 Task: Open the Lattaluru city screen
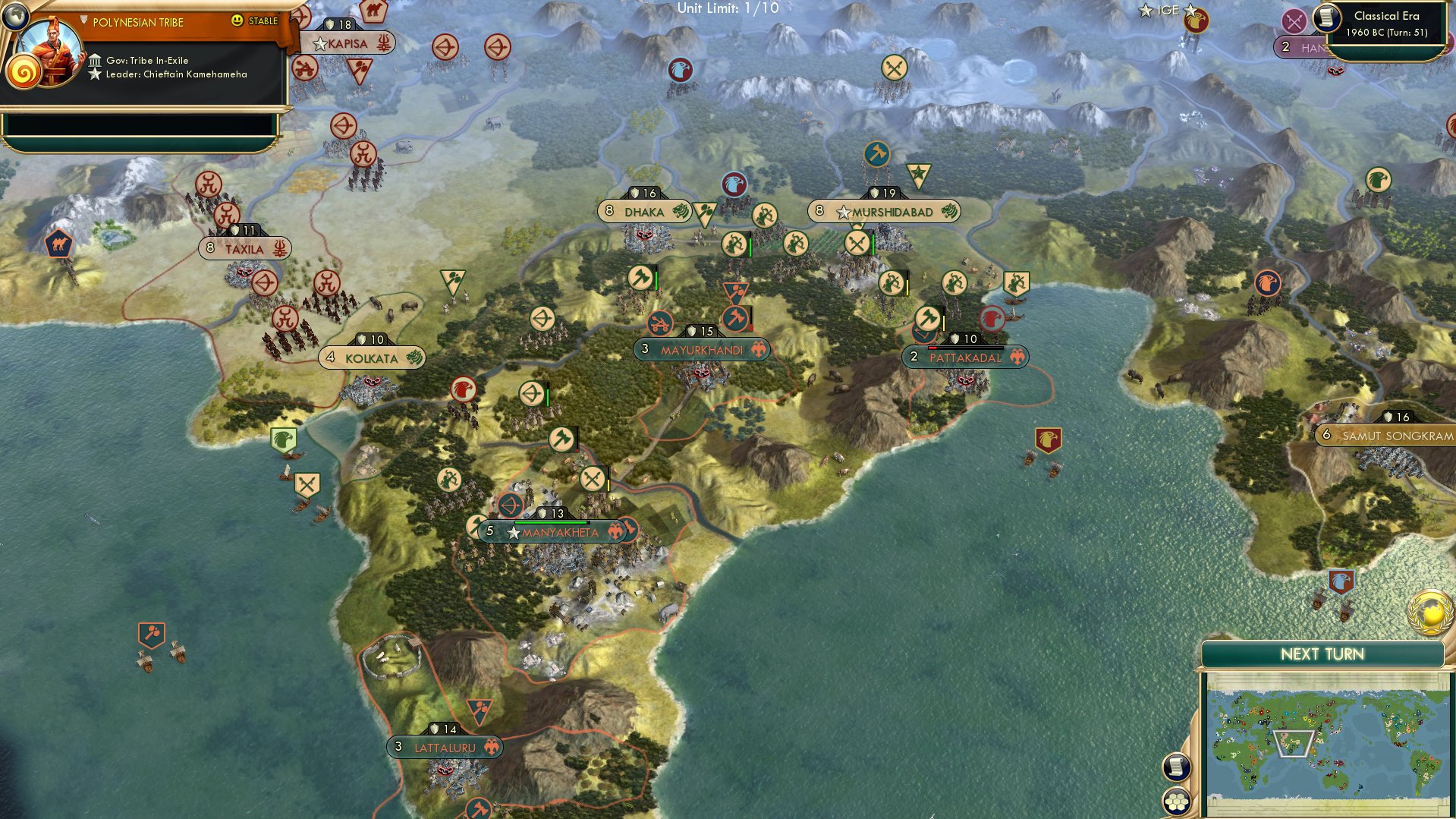coord(444,747)
